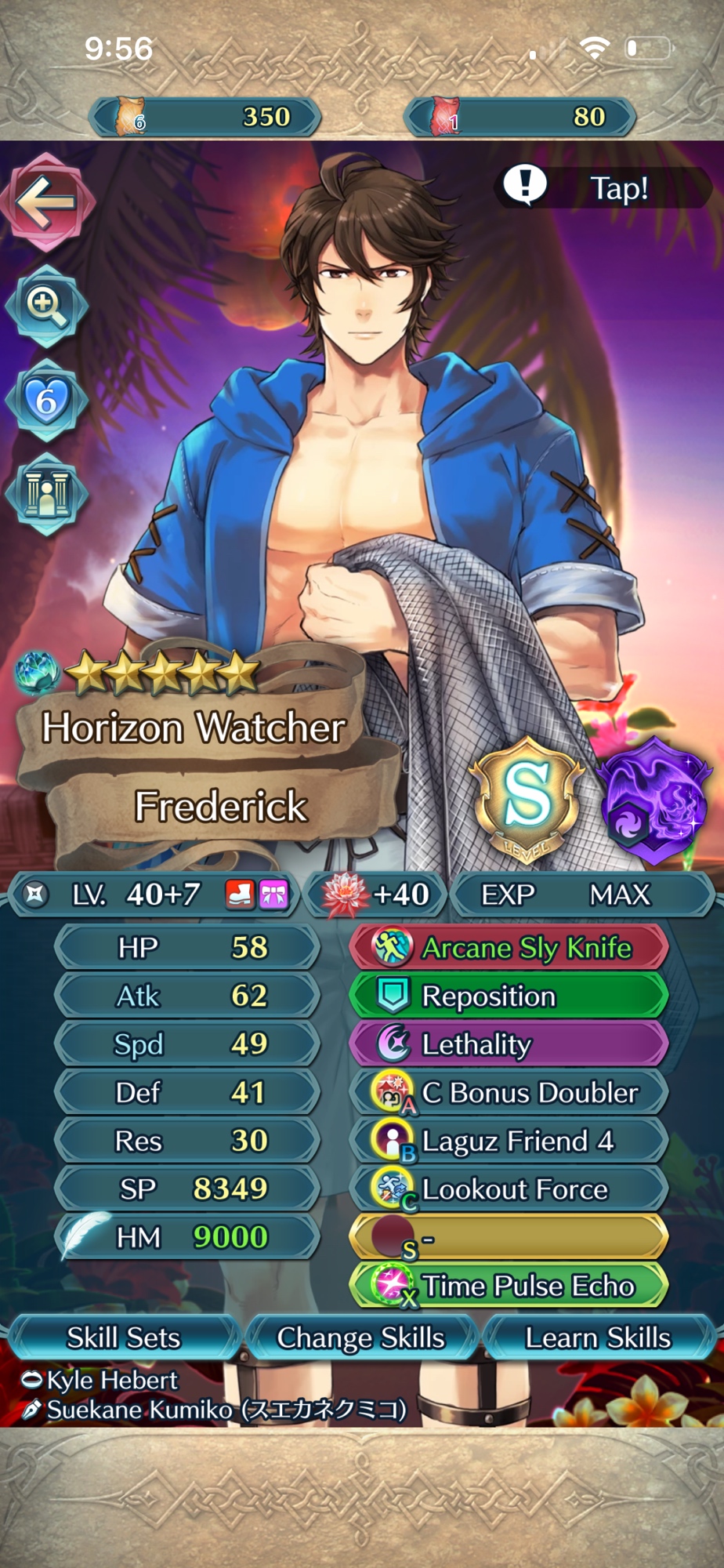
Task: View the Laguz Friend 4 skill
Action: click(x=509, y=1142)
